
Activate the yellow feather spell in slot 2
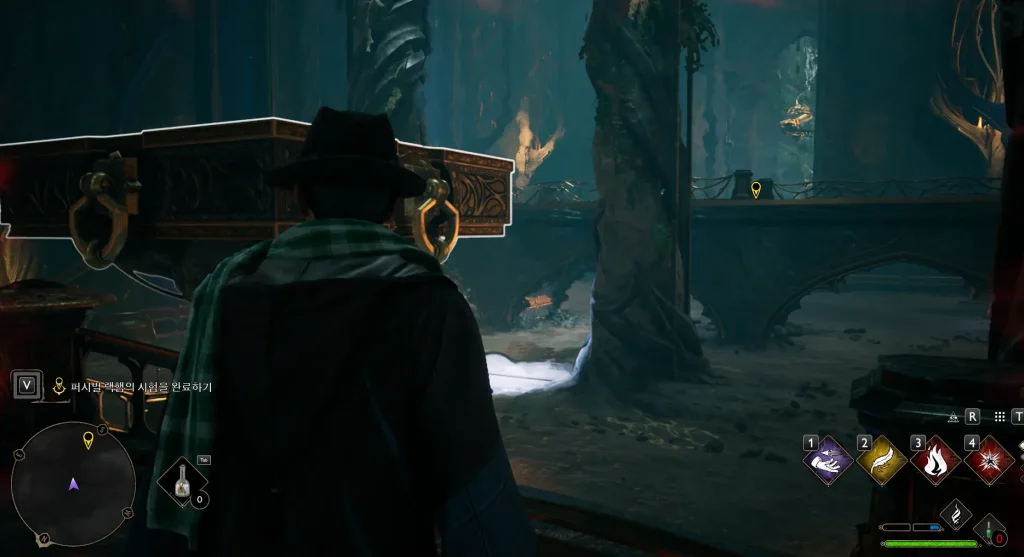tap(882, 462)
